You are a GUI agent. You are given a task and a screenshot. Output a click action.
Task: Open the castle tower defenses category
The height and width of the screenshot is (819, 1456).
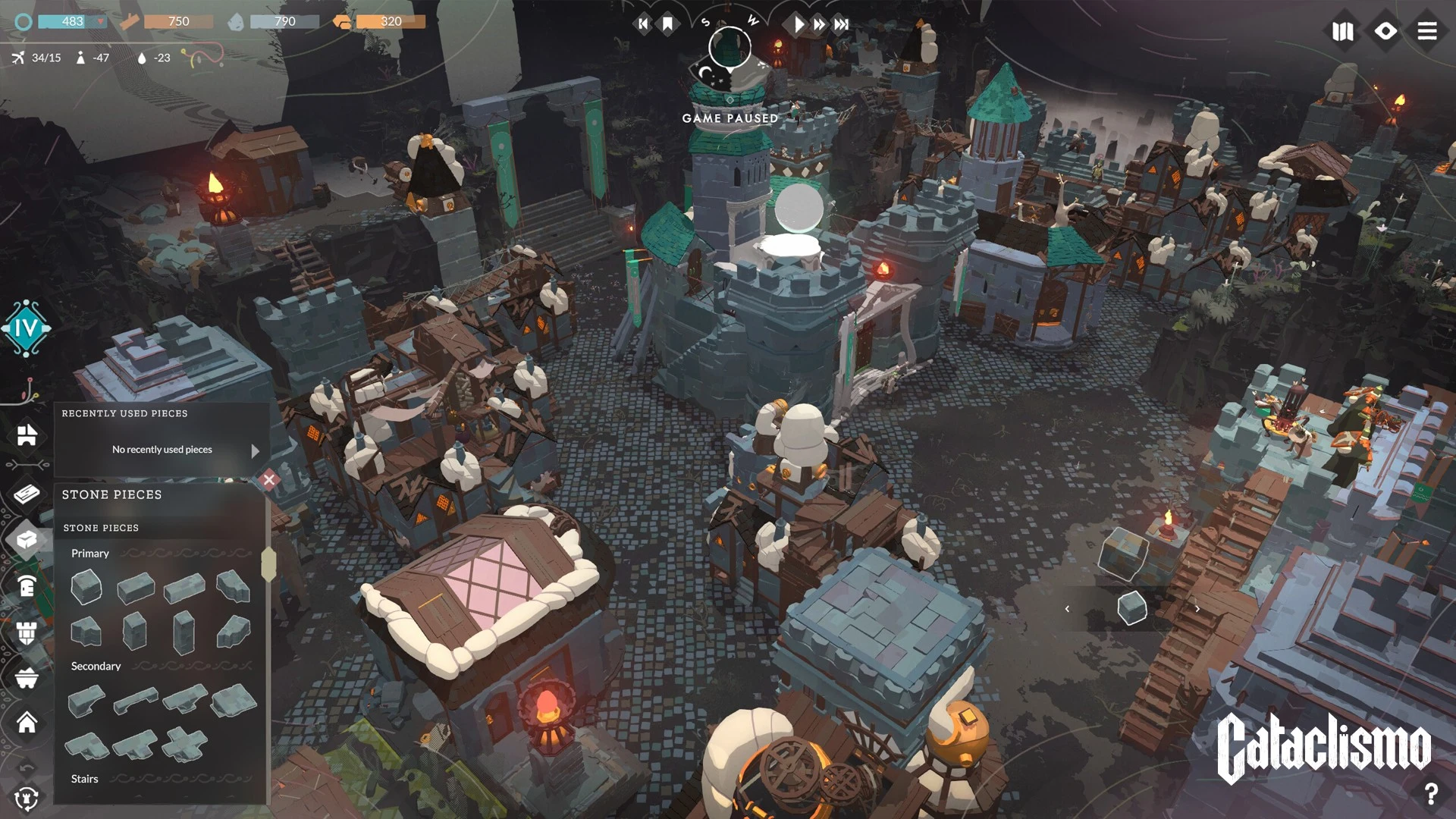tap(27, 632)
